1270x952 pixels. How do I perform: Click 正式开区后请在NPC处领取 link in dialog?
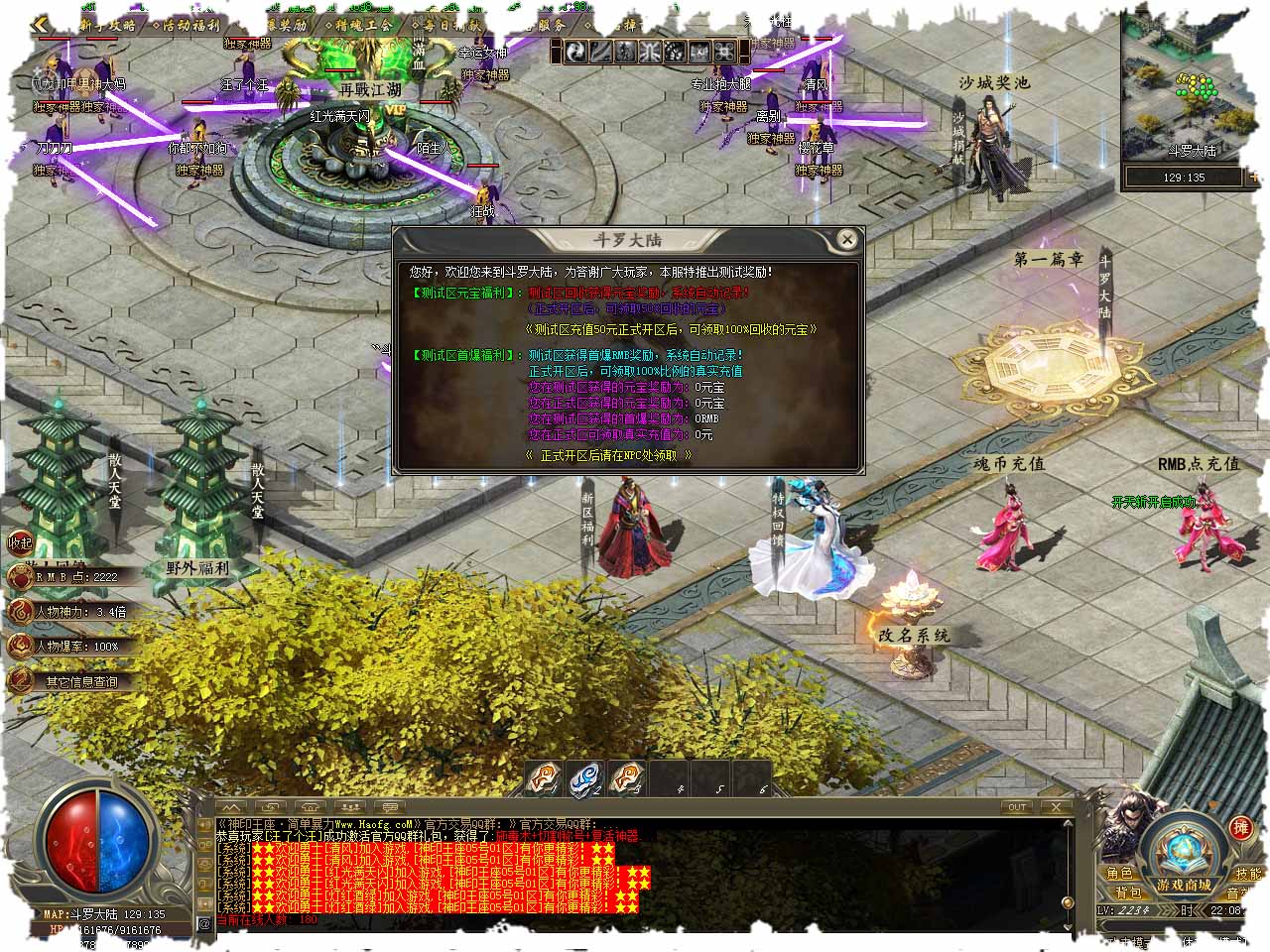[x=607, y=455]
